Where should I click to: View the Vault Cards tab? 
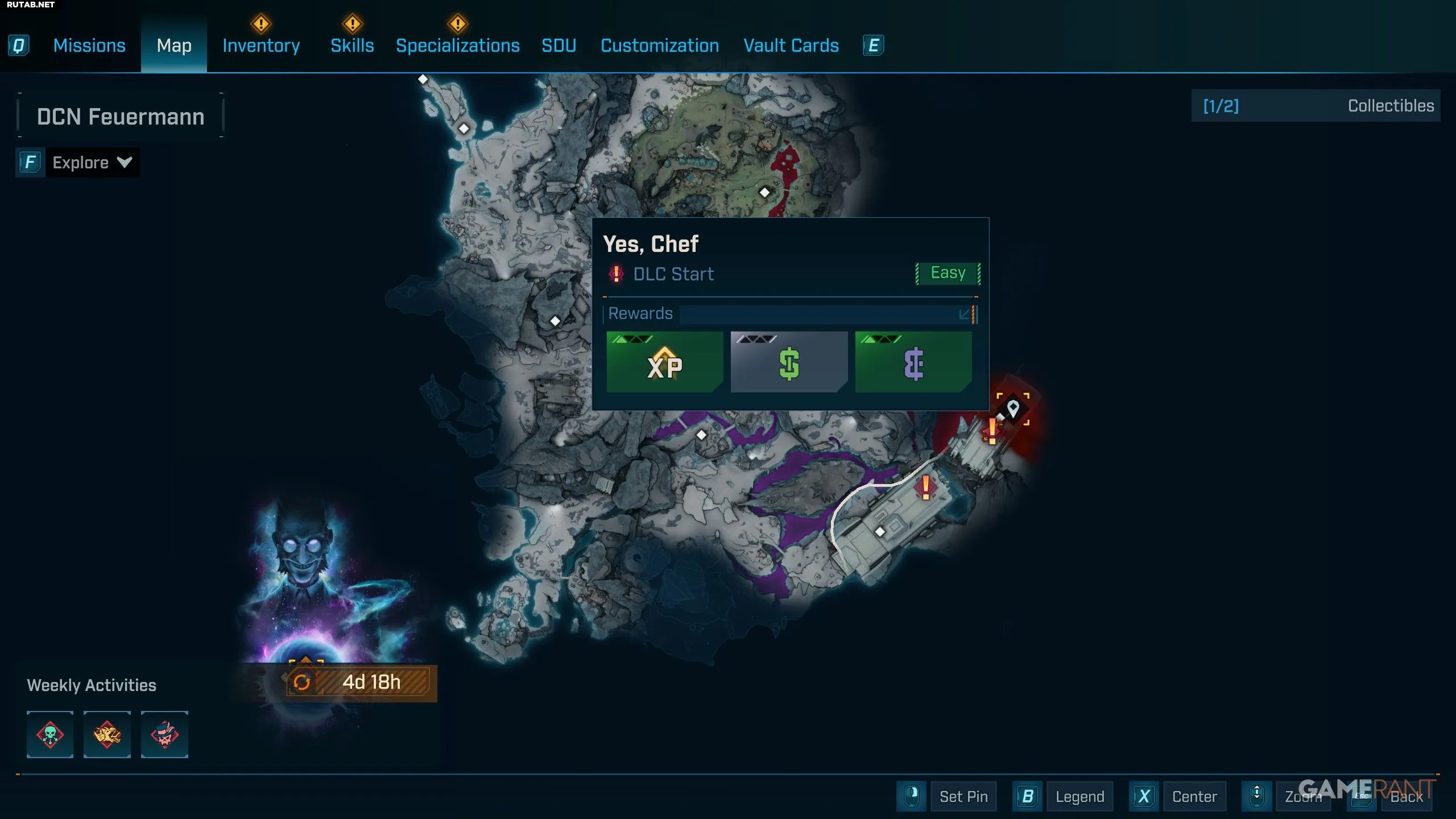pyautogui.click(x=791, y=45)
